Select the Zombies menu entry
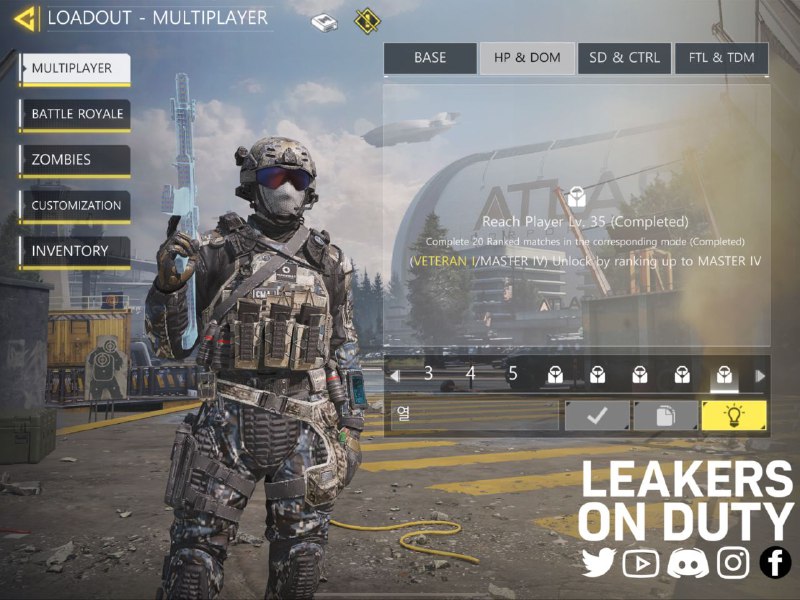The width and height of the screenshot is (800, 600). [75, 160]
